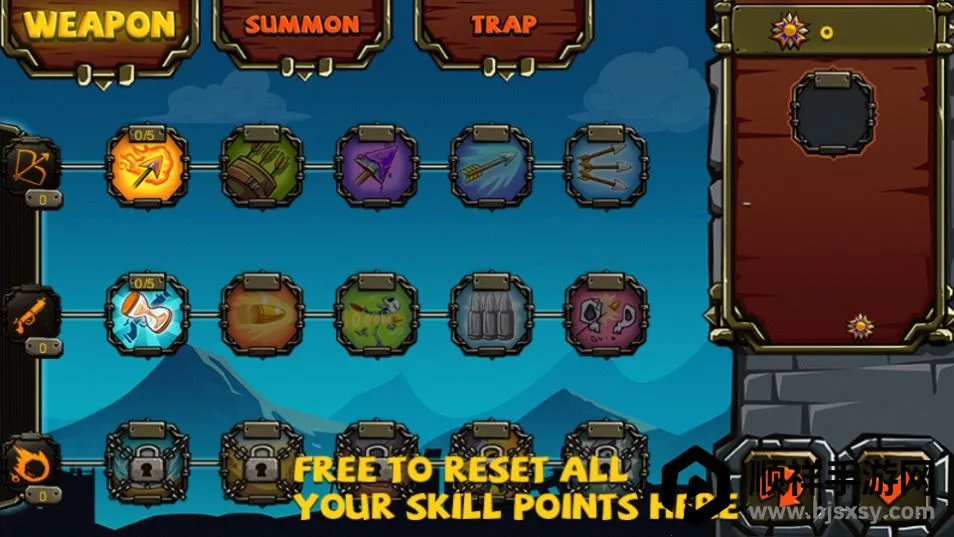
Task: Choose the orange bullet skill
Action: point(261,314)
